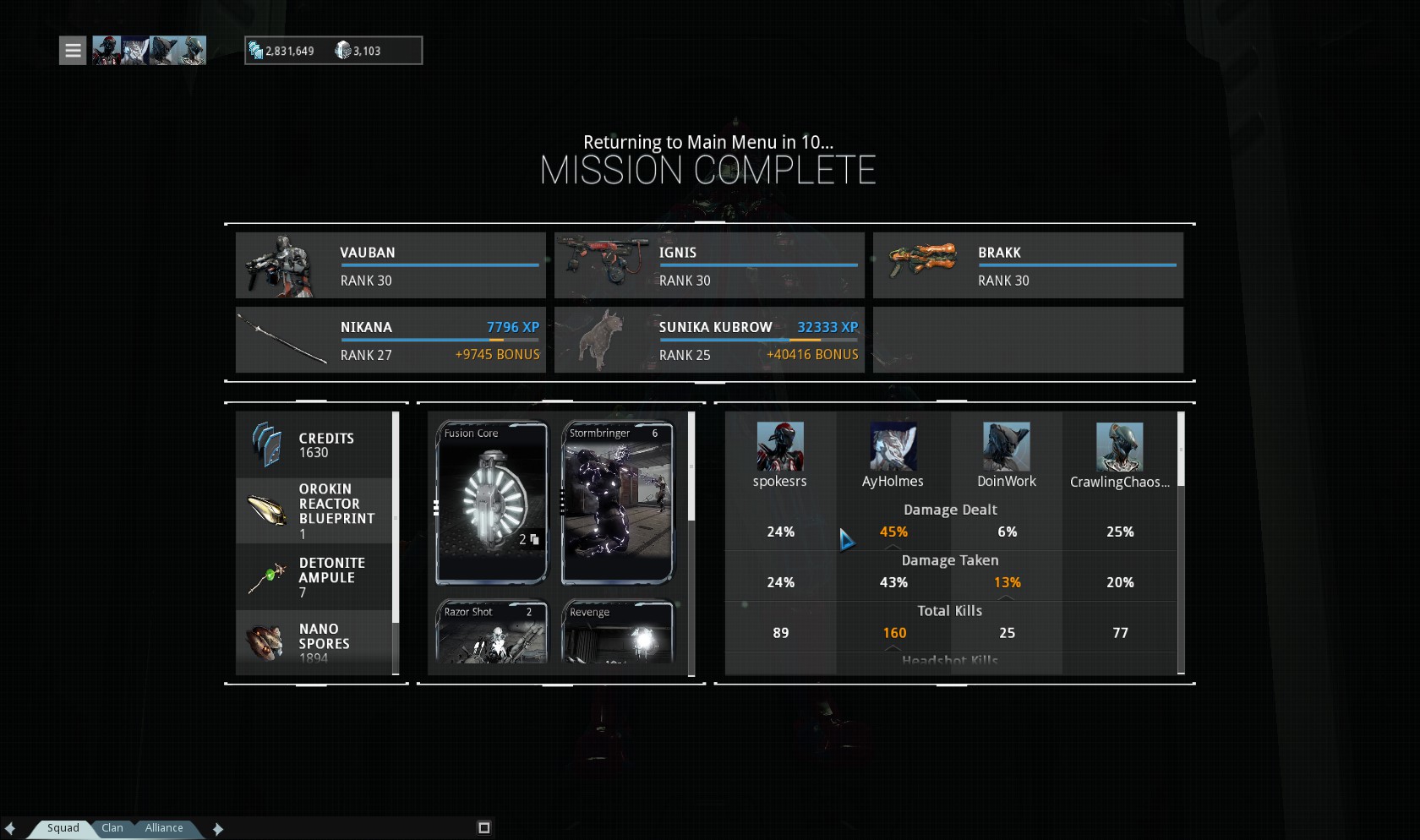
Task: Select the Detonite Ampule reward row
Action: click(314, 577)
